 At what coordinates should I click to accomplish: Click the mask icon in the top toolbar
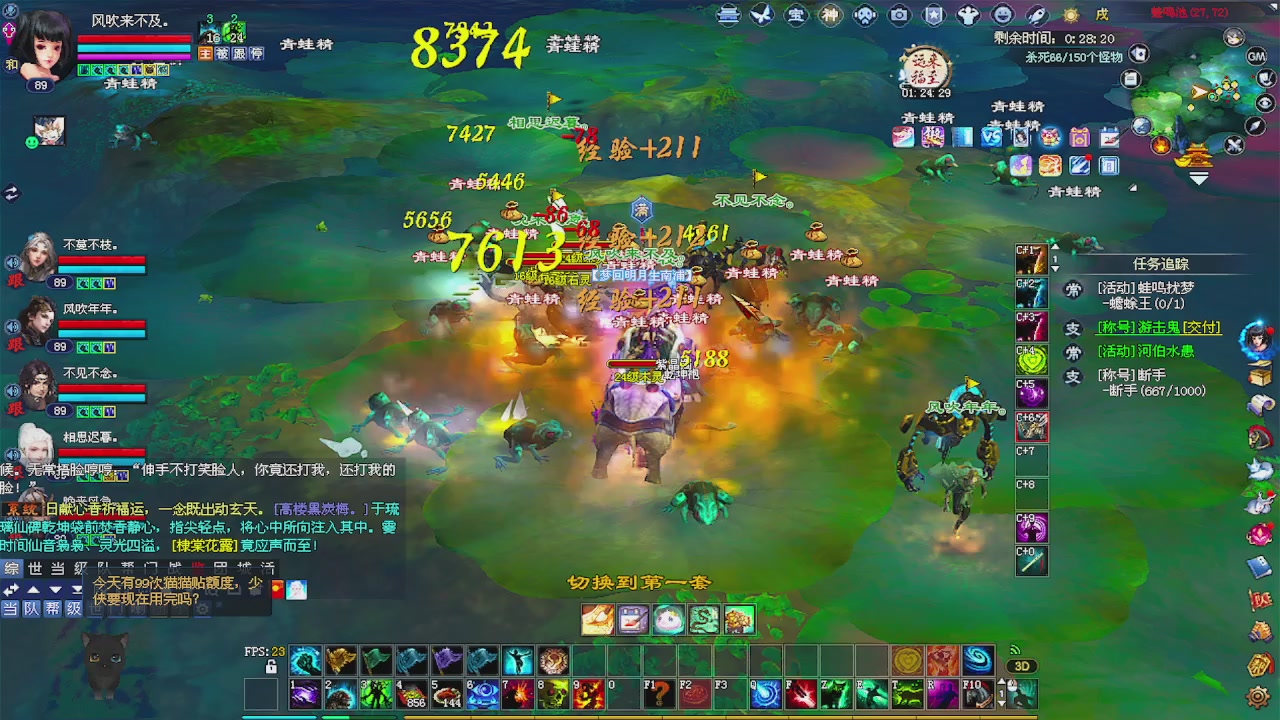pos(865,14)
